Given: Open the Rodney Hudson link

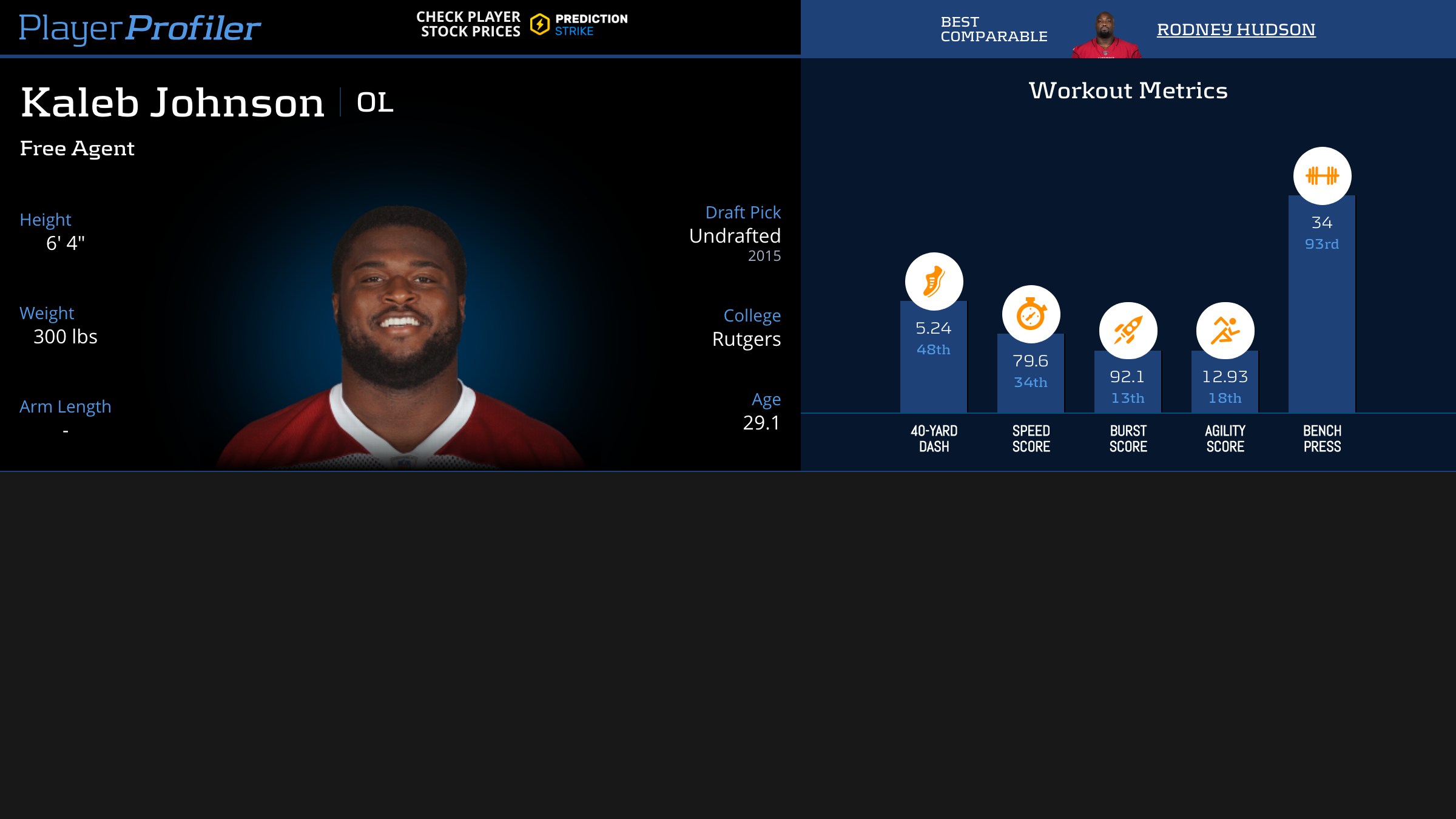Looking at the screenshot, I should tap(1236, 29).
